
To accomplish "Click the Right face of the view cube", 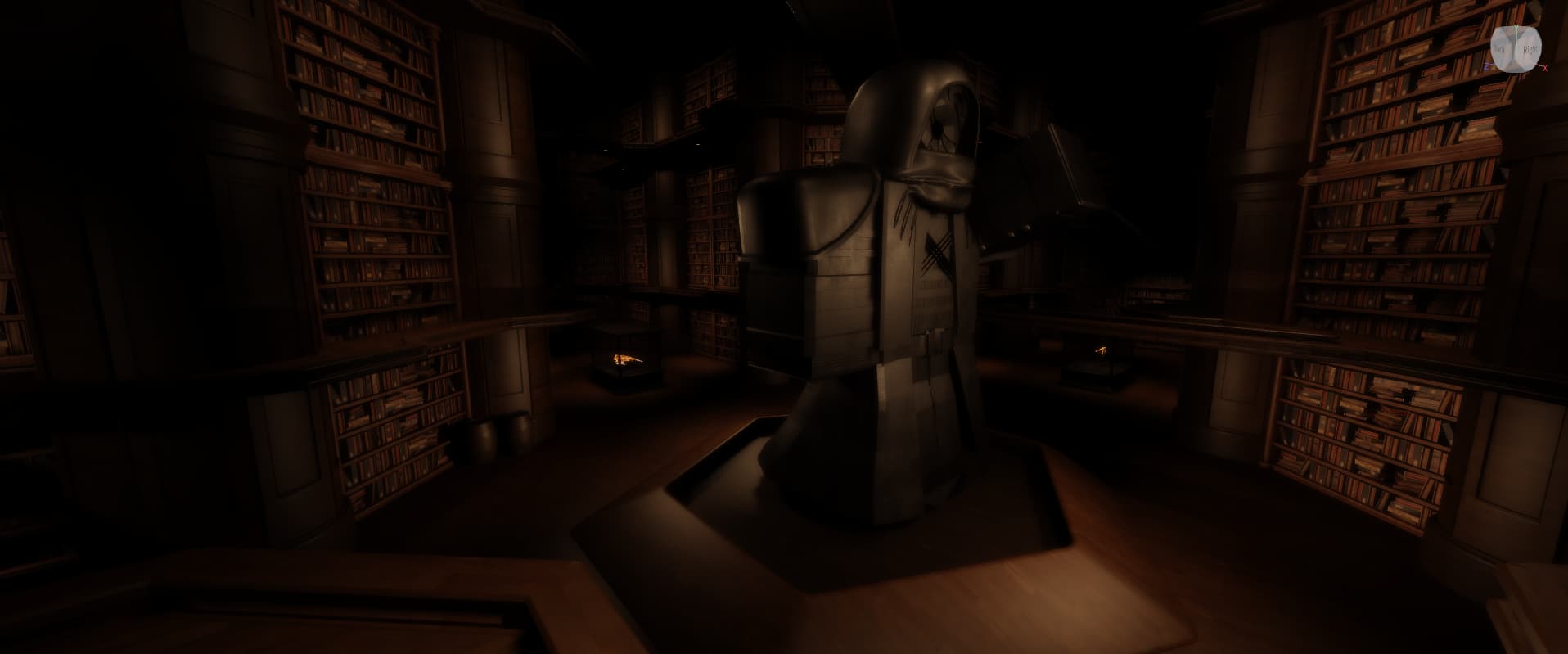I will 1530,49.
